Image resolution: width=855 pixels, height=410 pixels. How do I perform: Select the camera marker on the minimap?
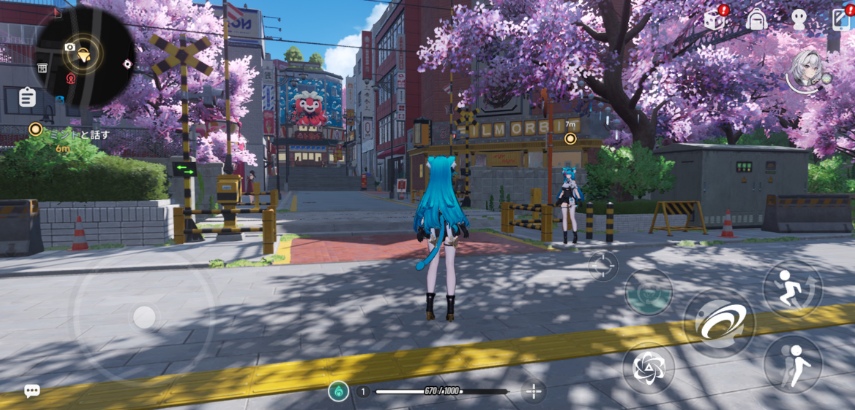tap(70, 46)
